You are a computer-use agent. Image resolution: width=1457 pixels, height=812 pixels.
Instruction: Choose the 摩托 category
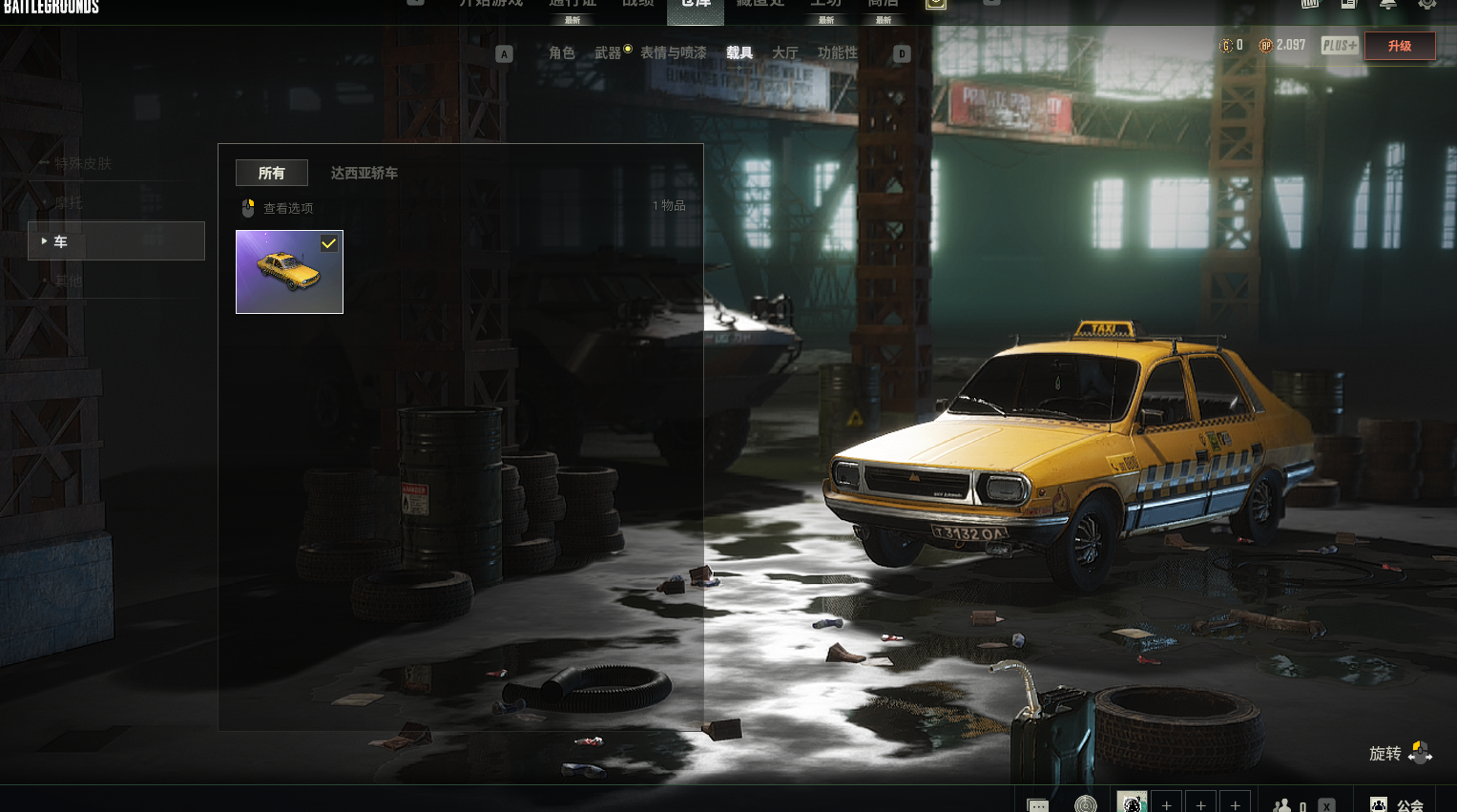click(x=68, y=202)
